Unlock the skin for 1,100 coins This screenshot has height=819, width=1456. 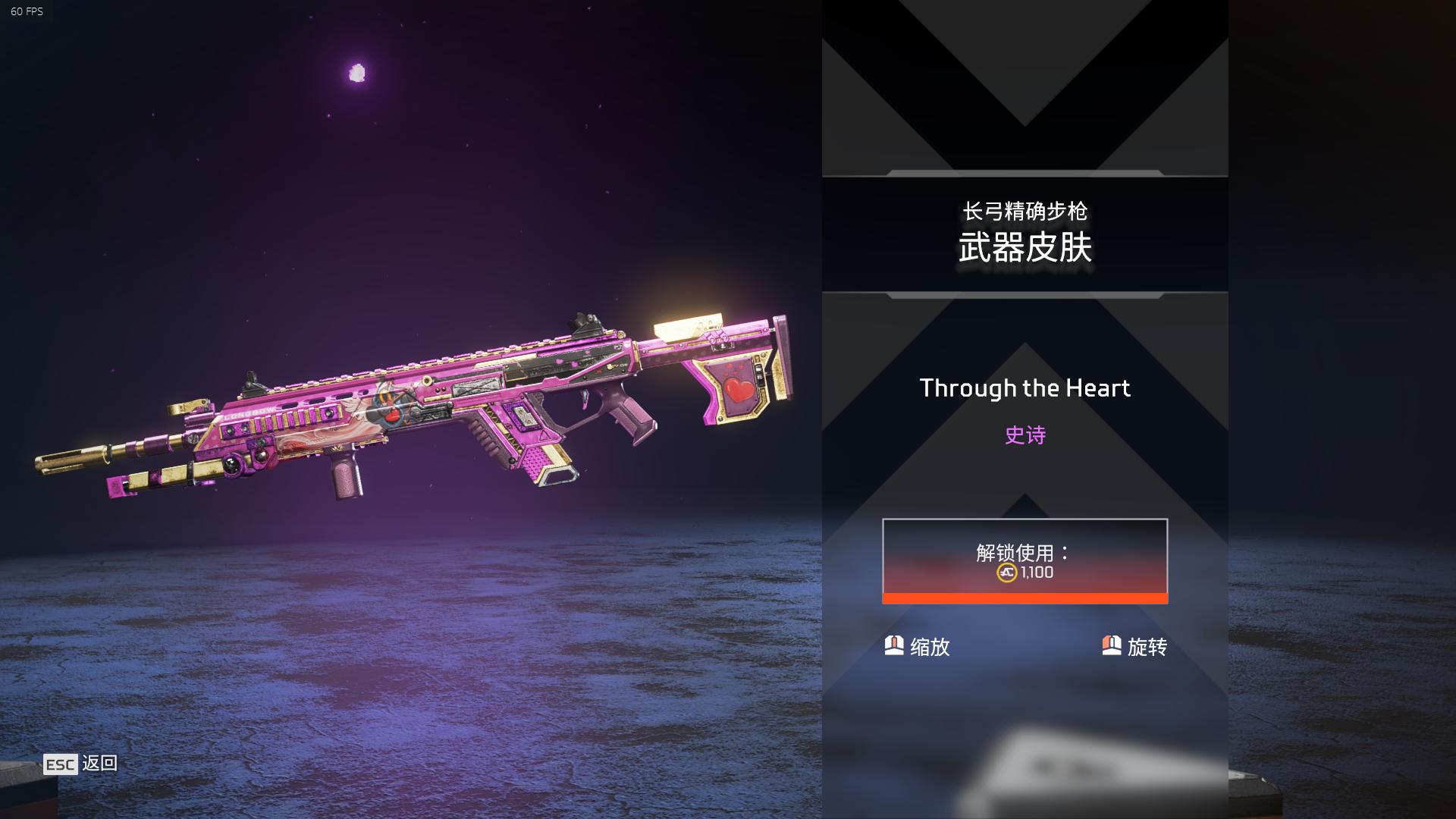tap(1025, 560)
